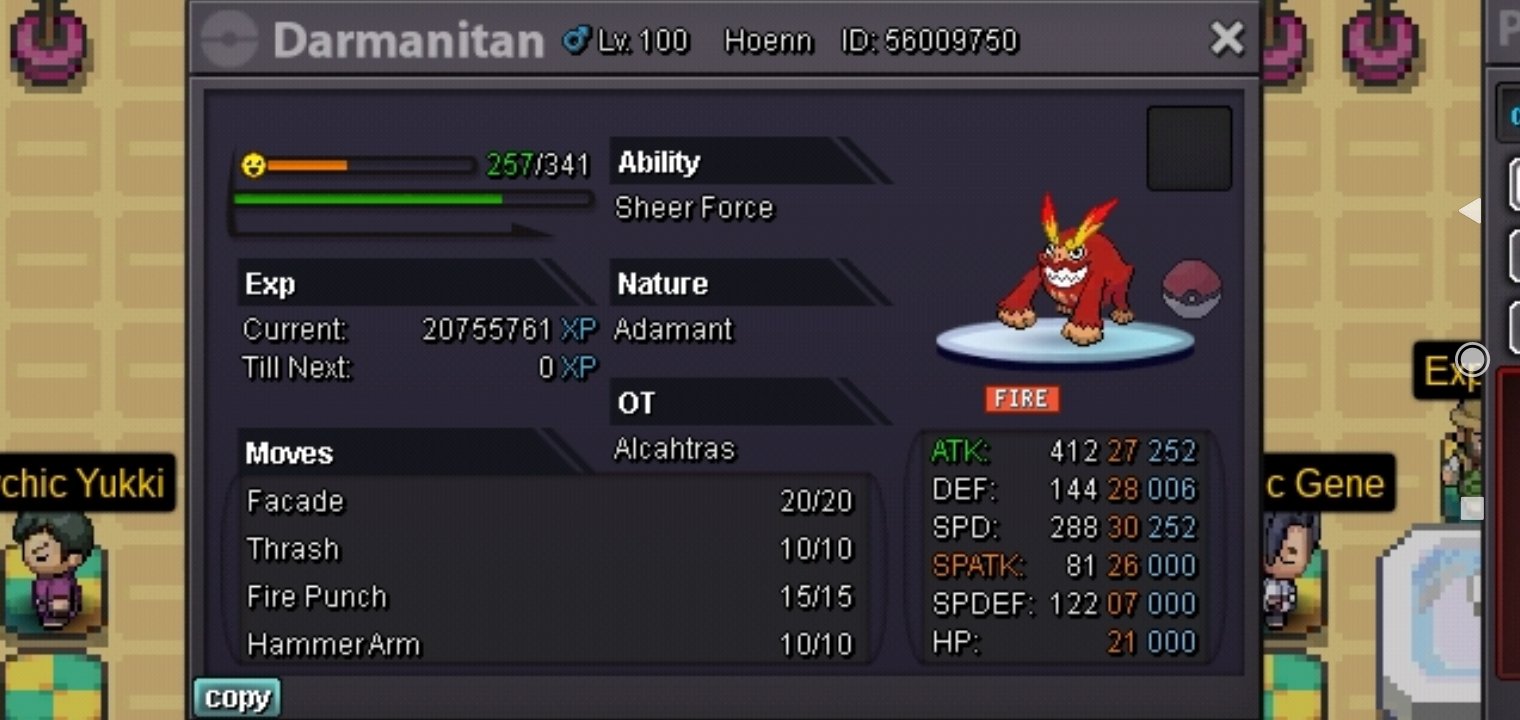The image size is (1520, 720).
Task: Close the Darmanitan summary window
Action: point(1226,39)
